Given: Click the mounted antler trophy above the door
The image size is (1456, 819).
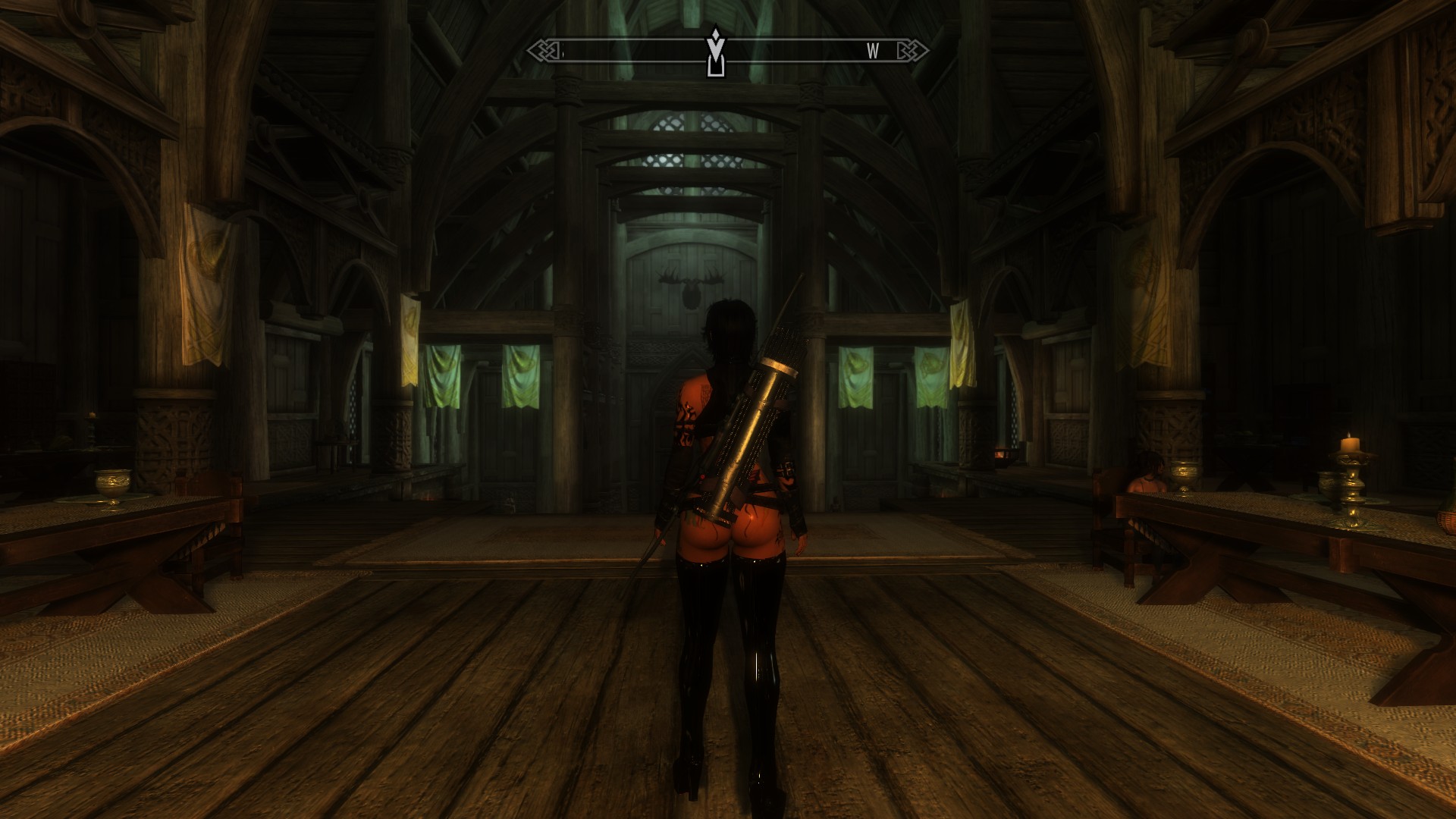Looking at the screenshot, I should click(x=692, y=284).
